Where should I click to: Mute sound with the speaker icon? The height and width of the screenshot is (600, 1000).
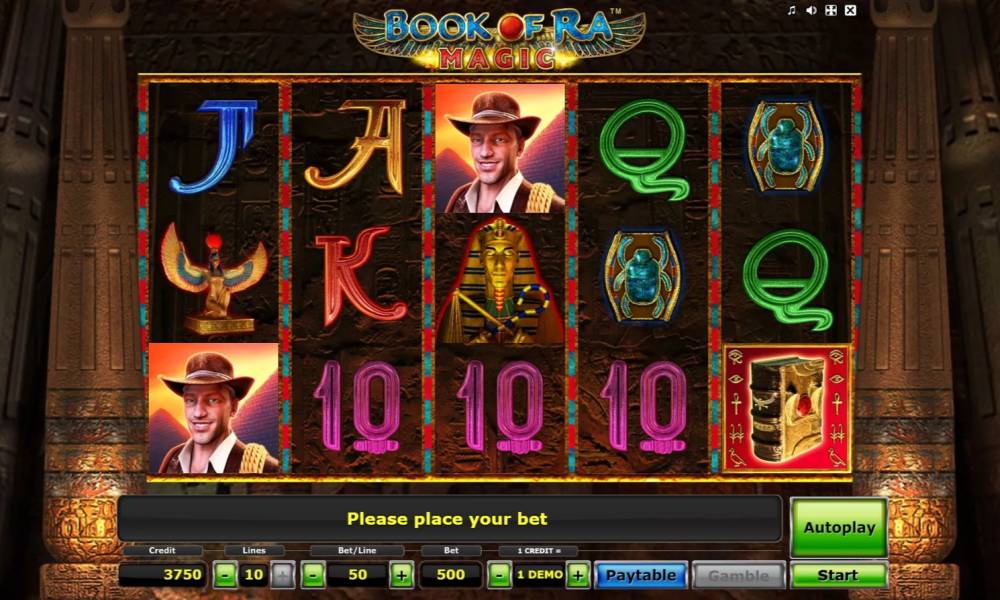tap(811, 11)
